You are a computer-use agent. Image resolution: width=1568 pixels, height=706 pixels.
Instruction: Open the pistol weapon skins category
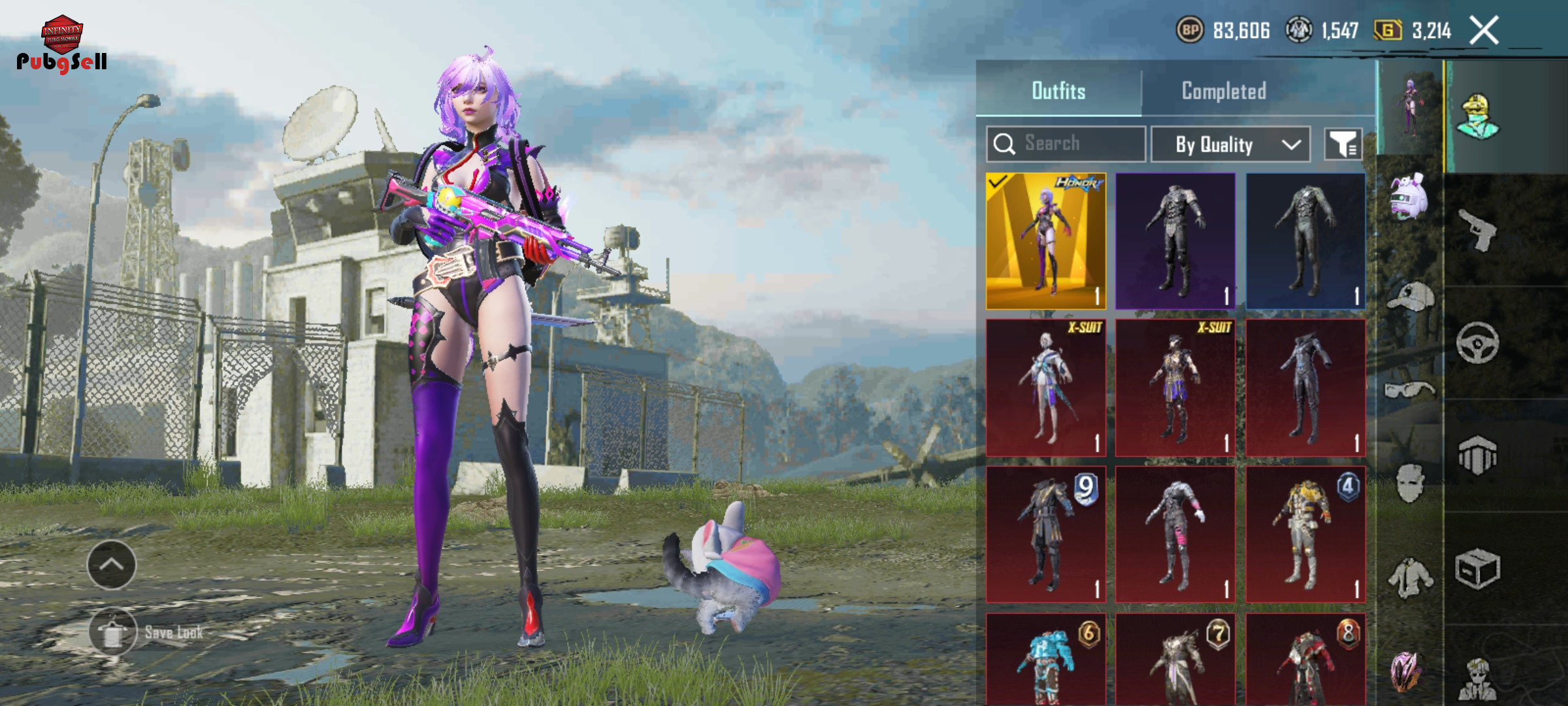1478,230
